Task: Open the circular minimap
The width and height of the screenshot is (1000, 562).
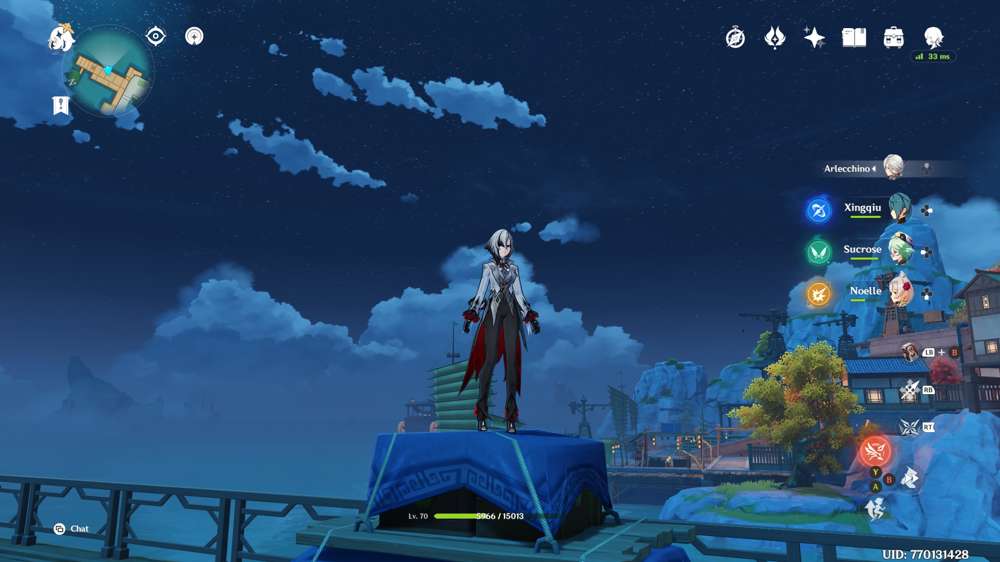Action: (x=107, y=71)
